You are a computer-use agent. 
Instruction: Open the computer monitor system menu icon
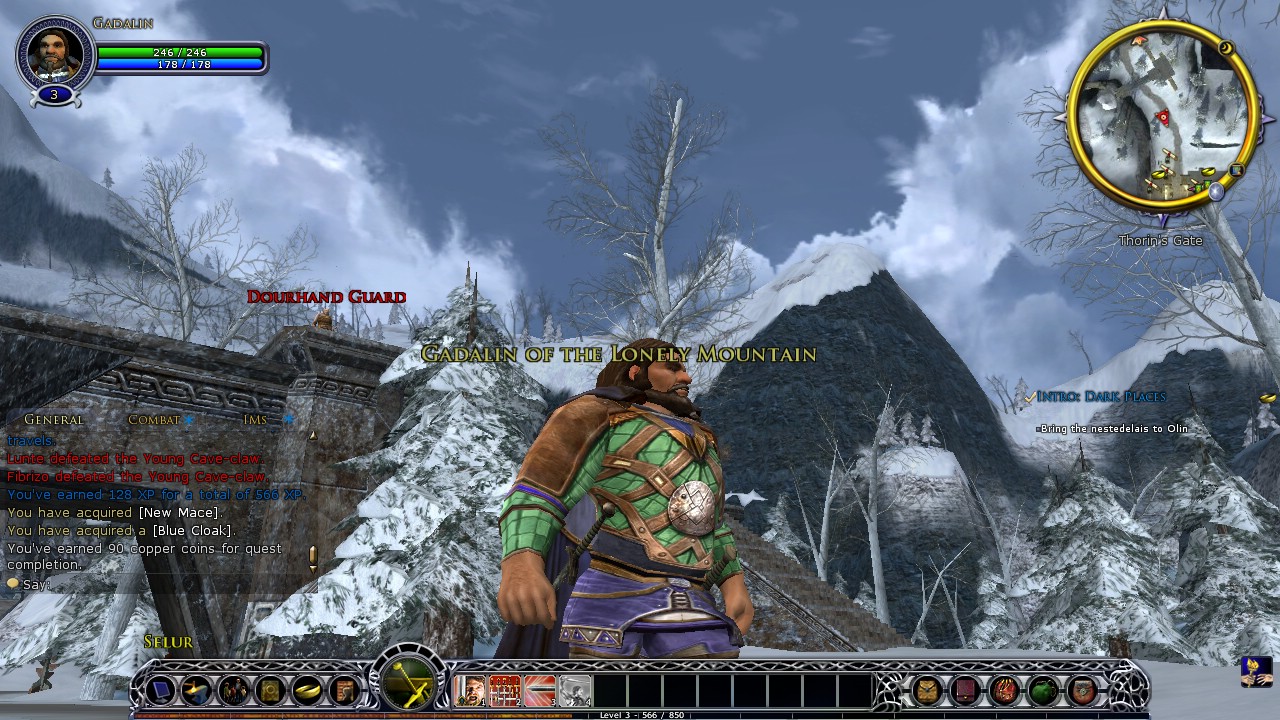pos(160,690)
